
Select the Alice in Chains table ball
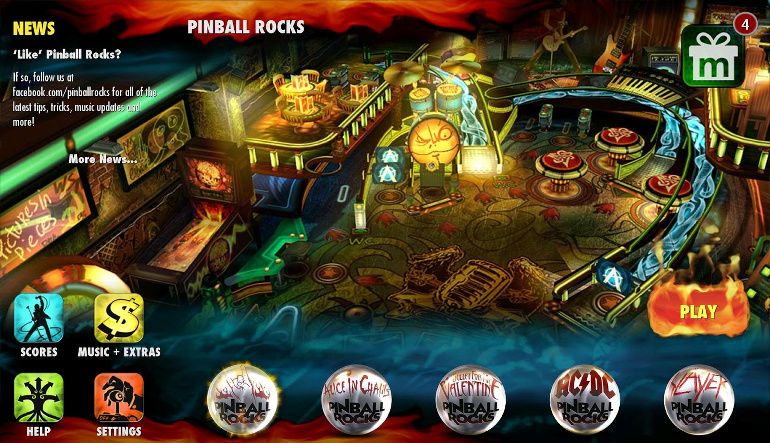point(355,400)
